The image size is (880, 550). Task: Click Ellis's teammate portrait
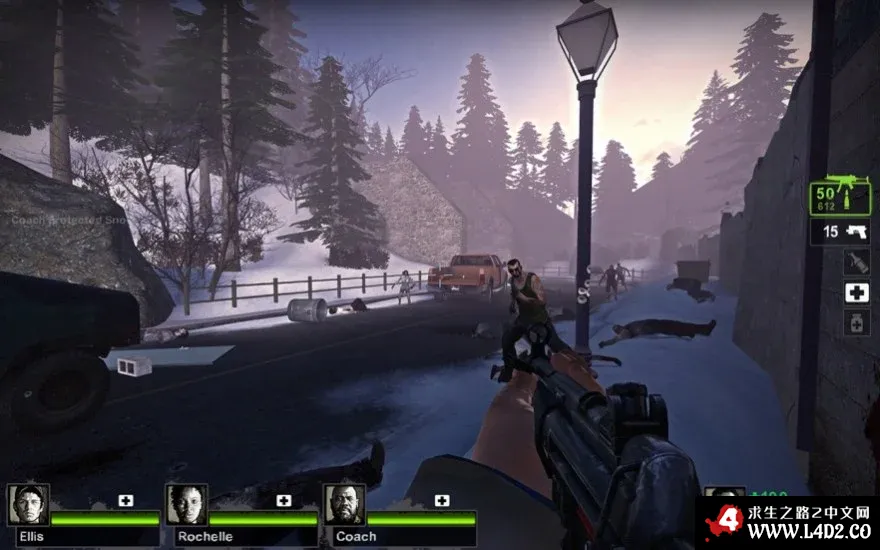click(28, 506)
